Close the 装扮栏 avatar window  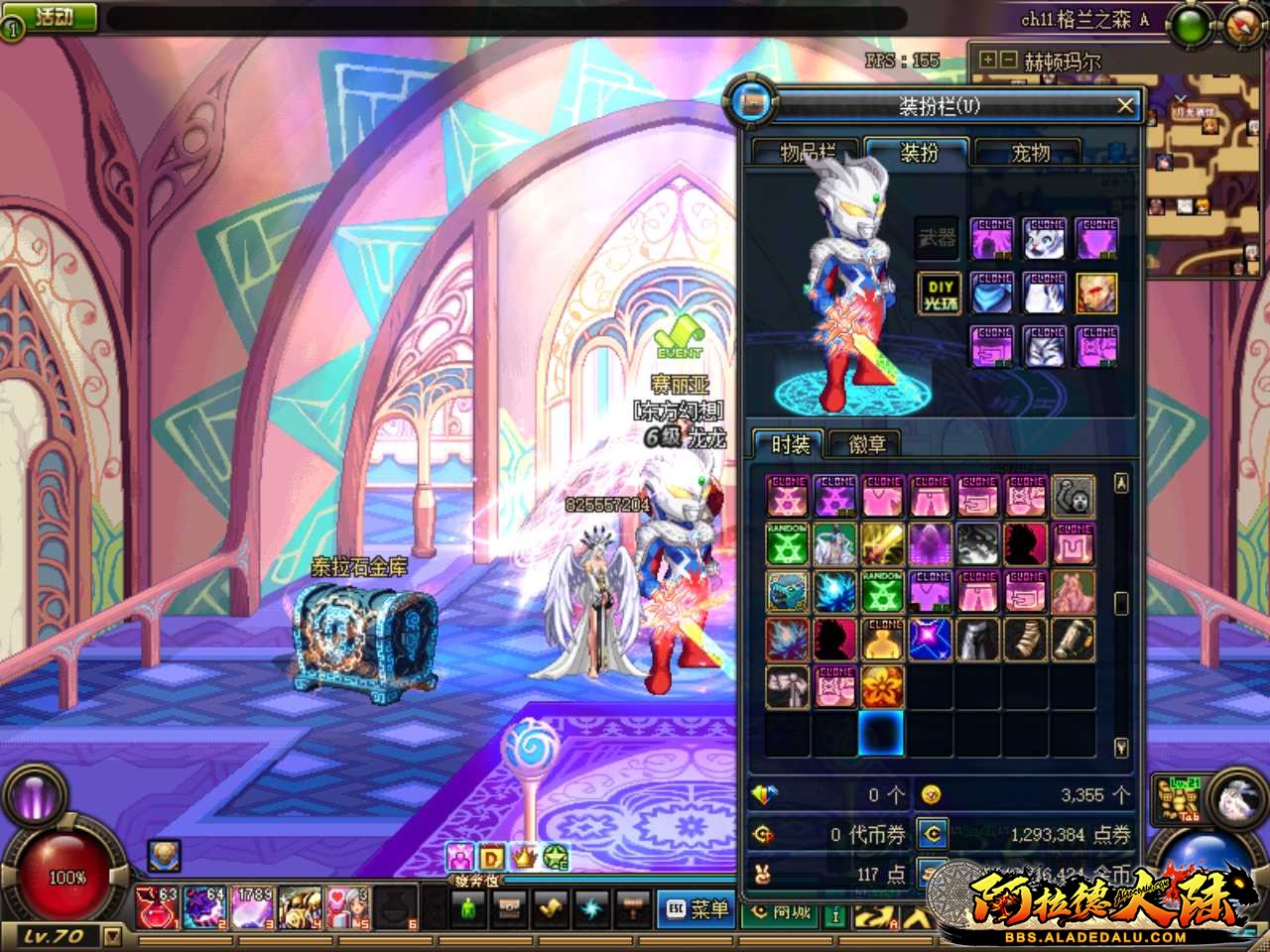tap(1124, 105)
